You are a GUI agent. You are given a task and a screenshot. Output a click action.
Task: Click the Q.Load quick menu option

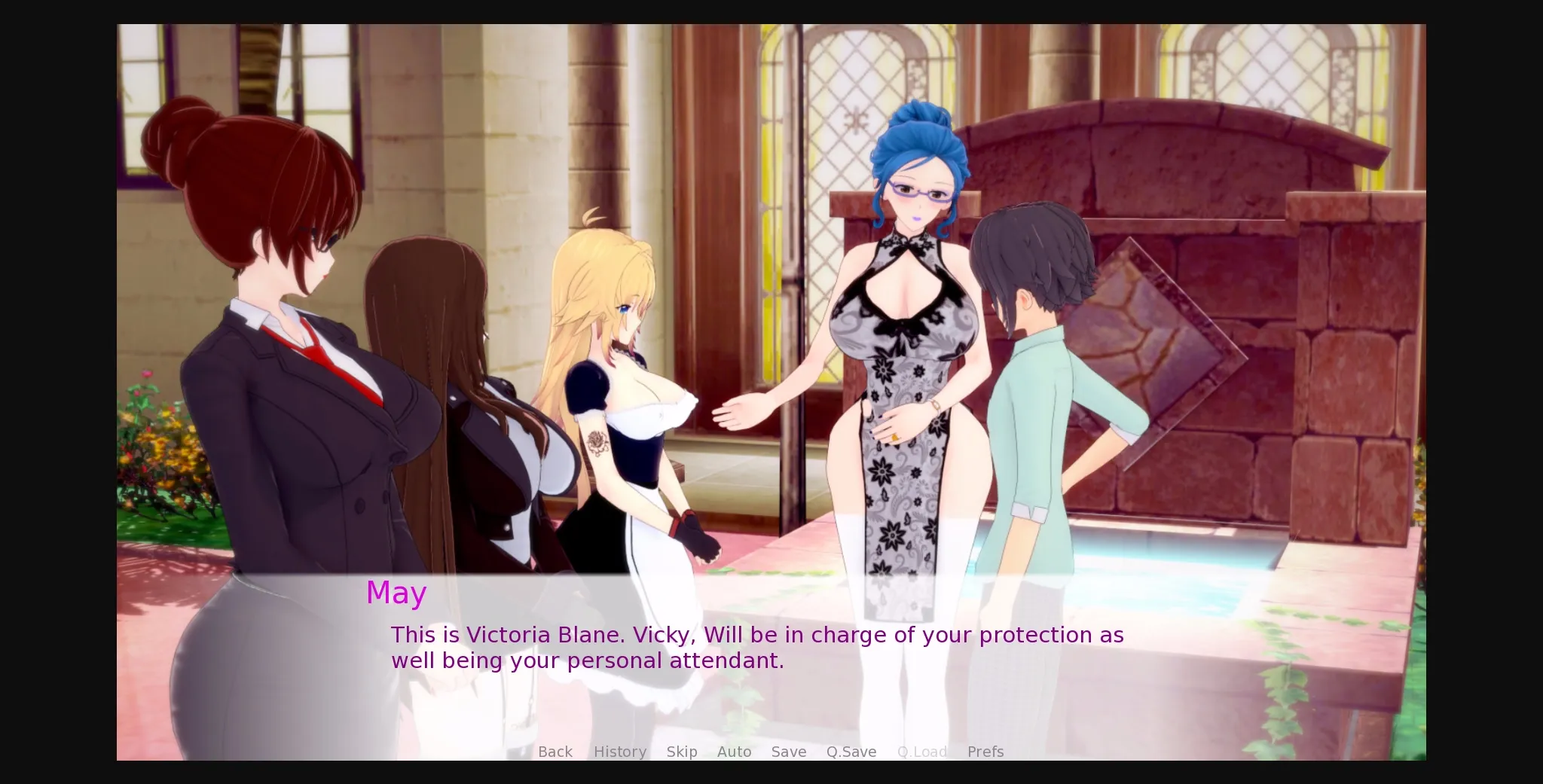[921, 751]
